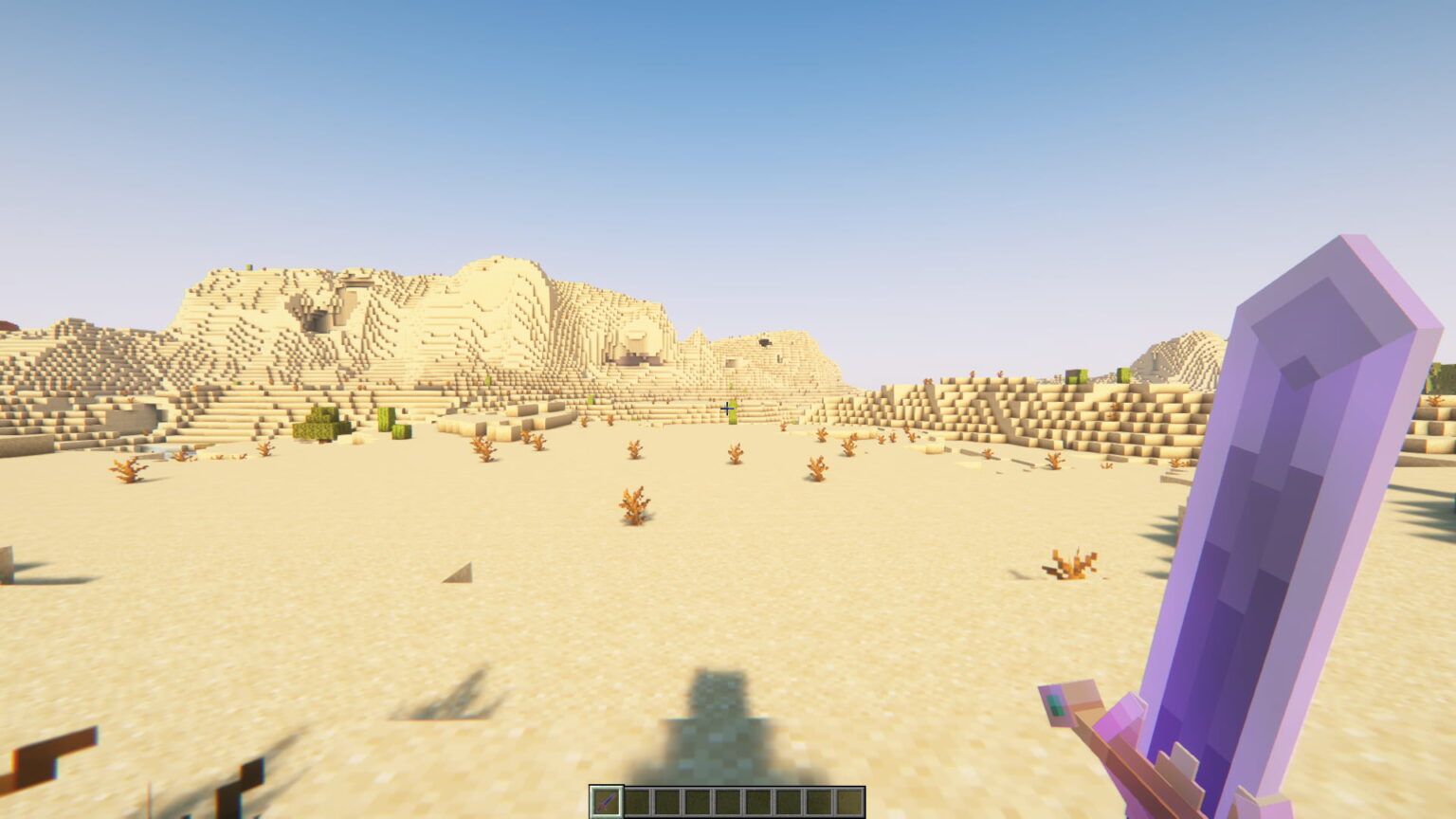This screenshot has width=1456, height=819.
Task: Click the dead bush in the foreground center
Action: [x=630, y=507]
